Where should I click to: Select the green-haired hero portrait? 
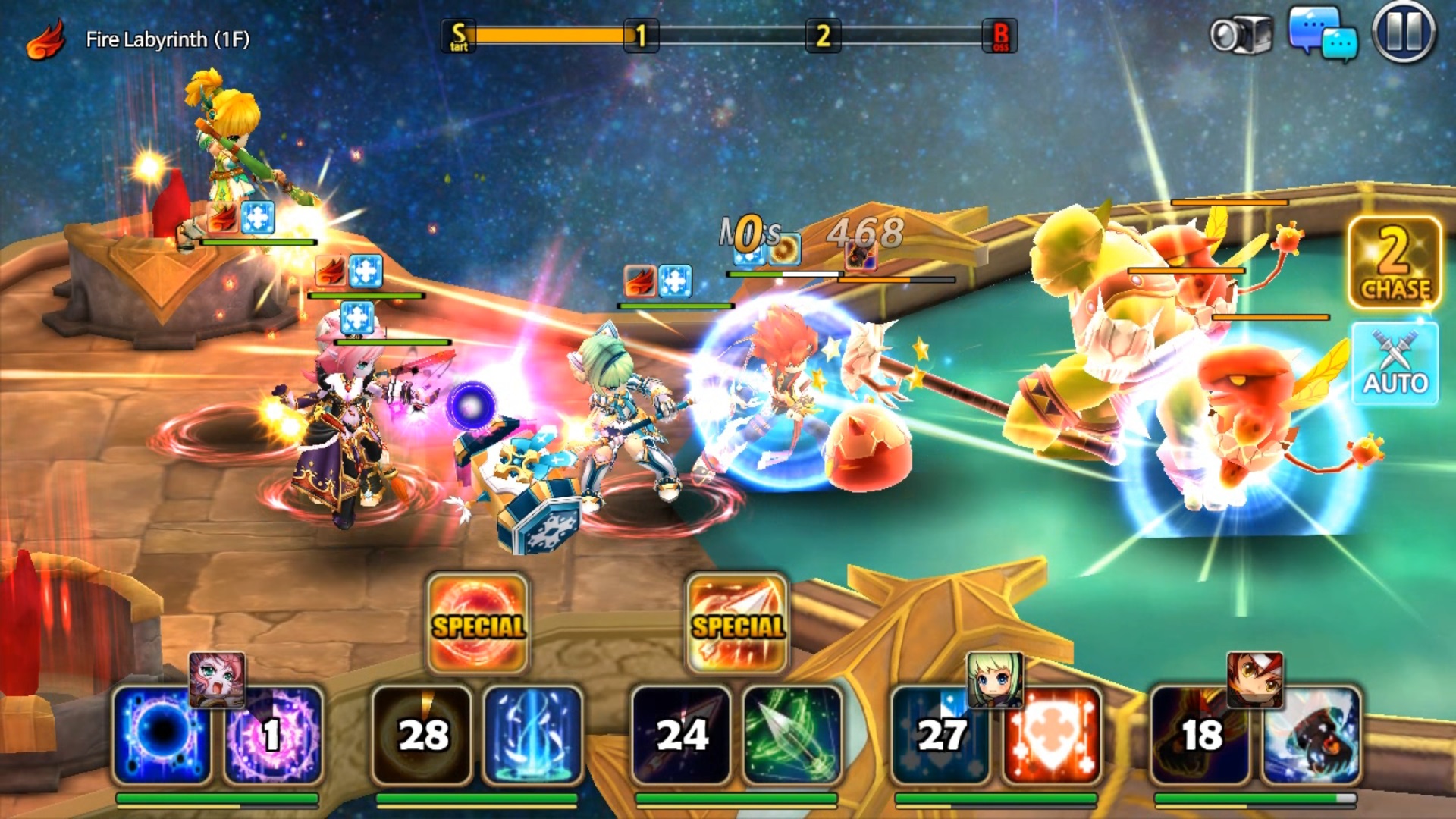[x=995, y=679]
